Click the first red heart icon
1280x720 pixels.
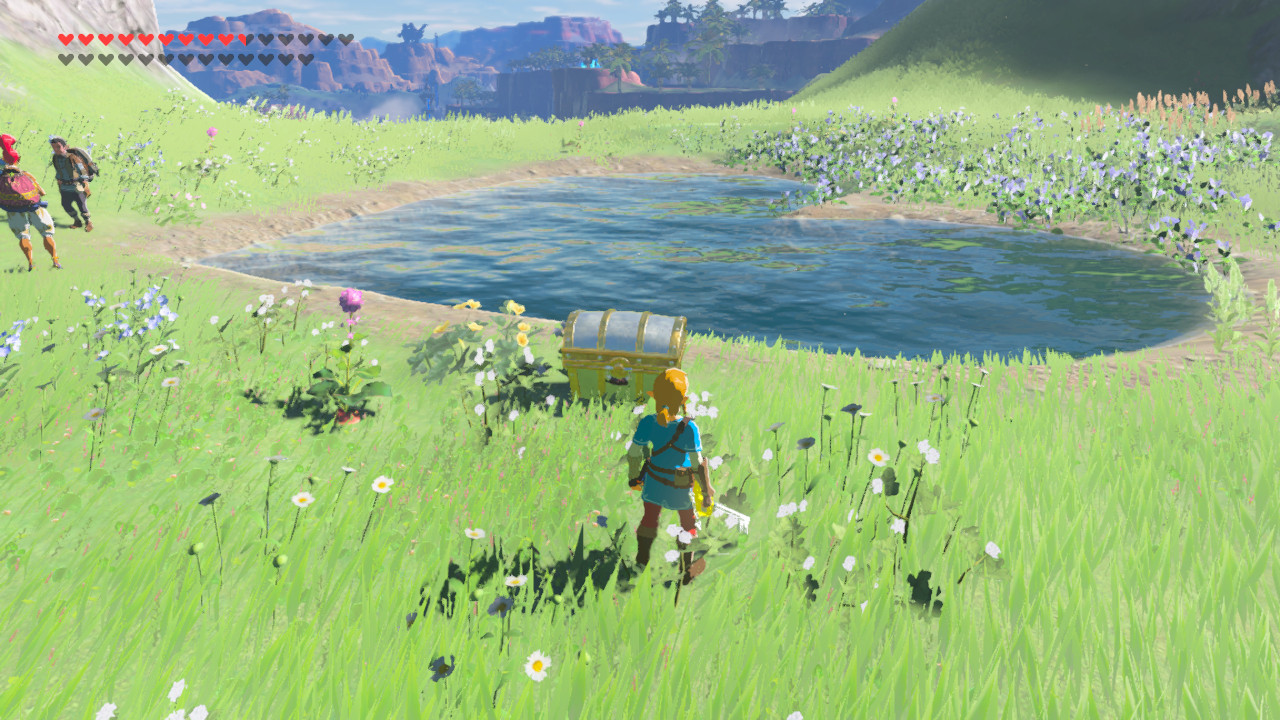pos(65,37)
